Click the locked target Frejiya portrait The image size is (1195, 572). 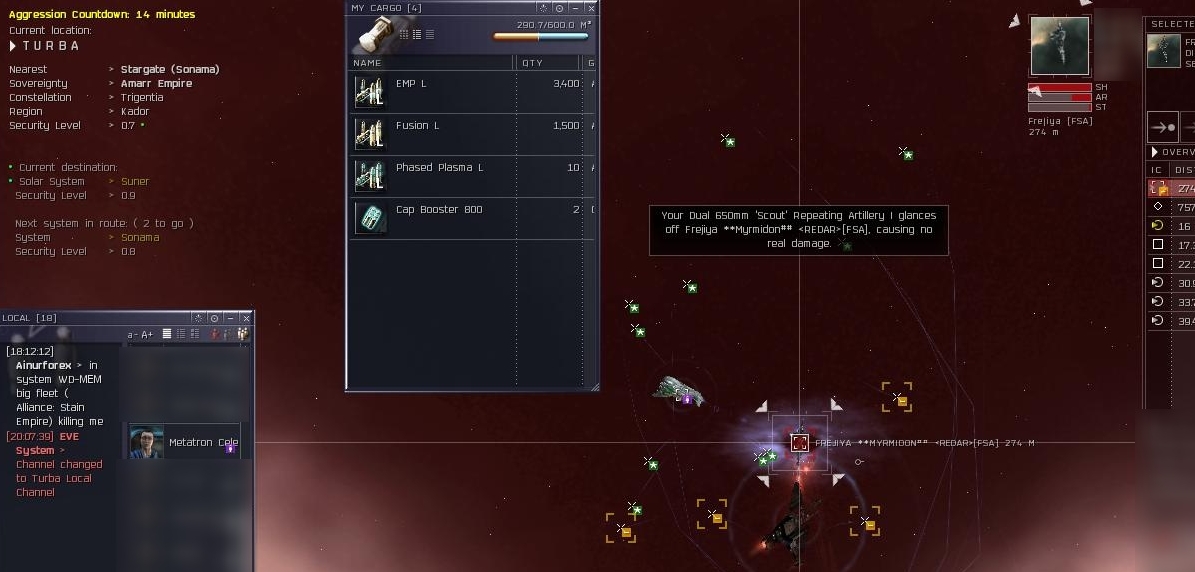tap(1059, 45)
